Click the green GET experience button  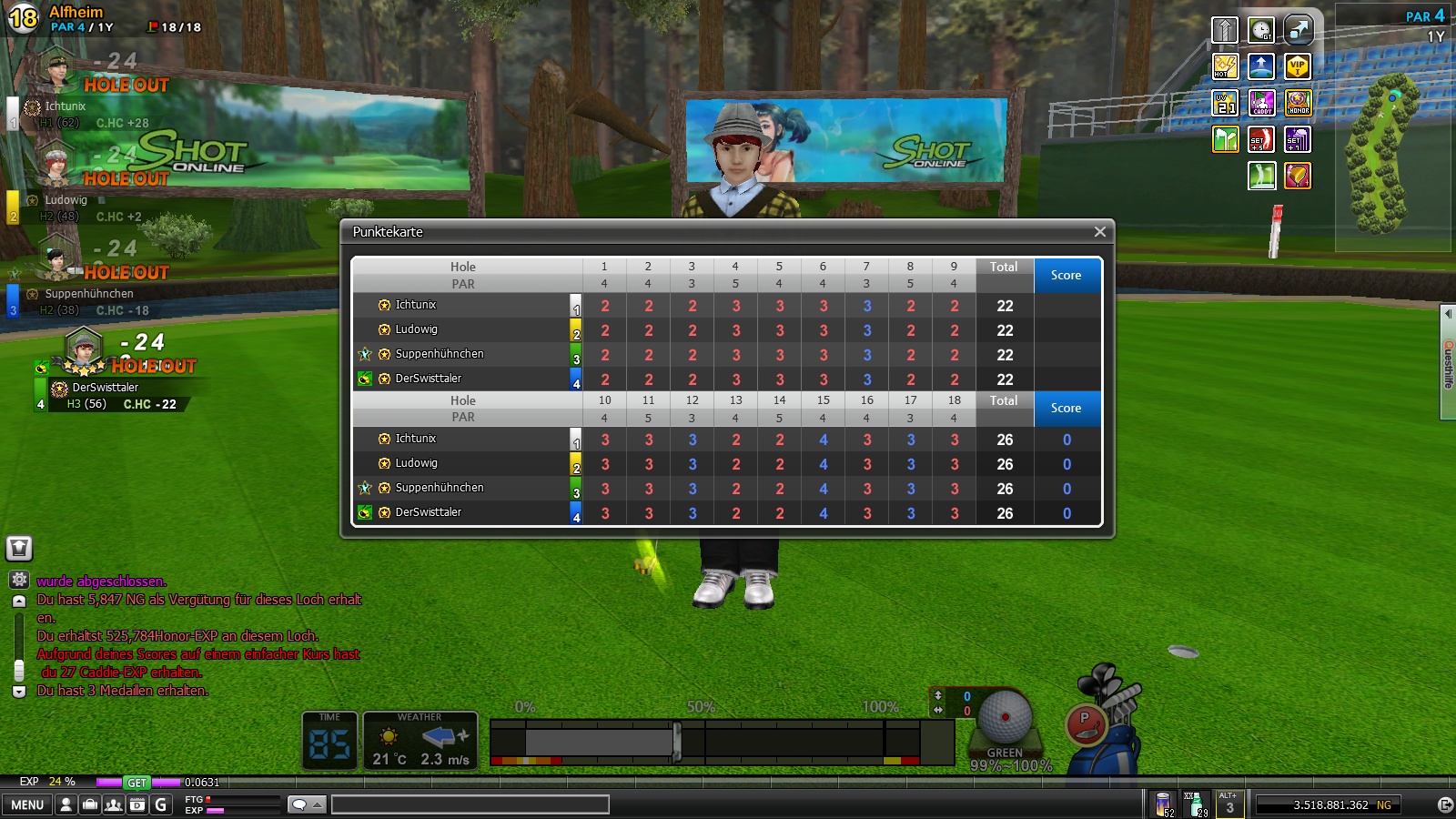(136, 783)
